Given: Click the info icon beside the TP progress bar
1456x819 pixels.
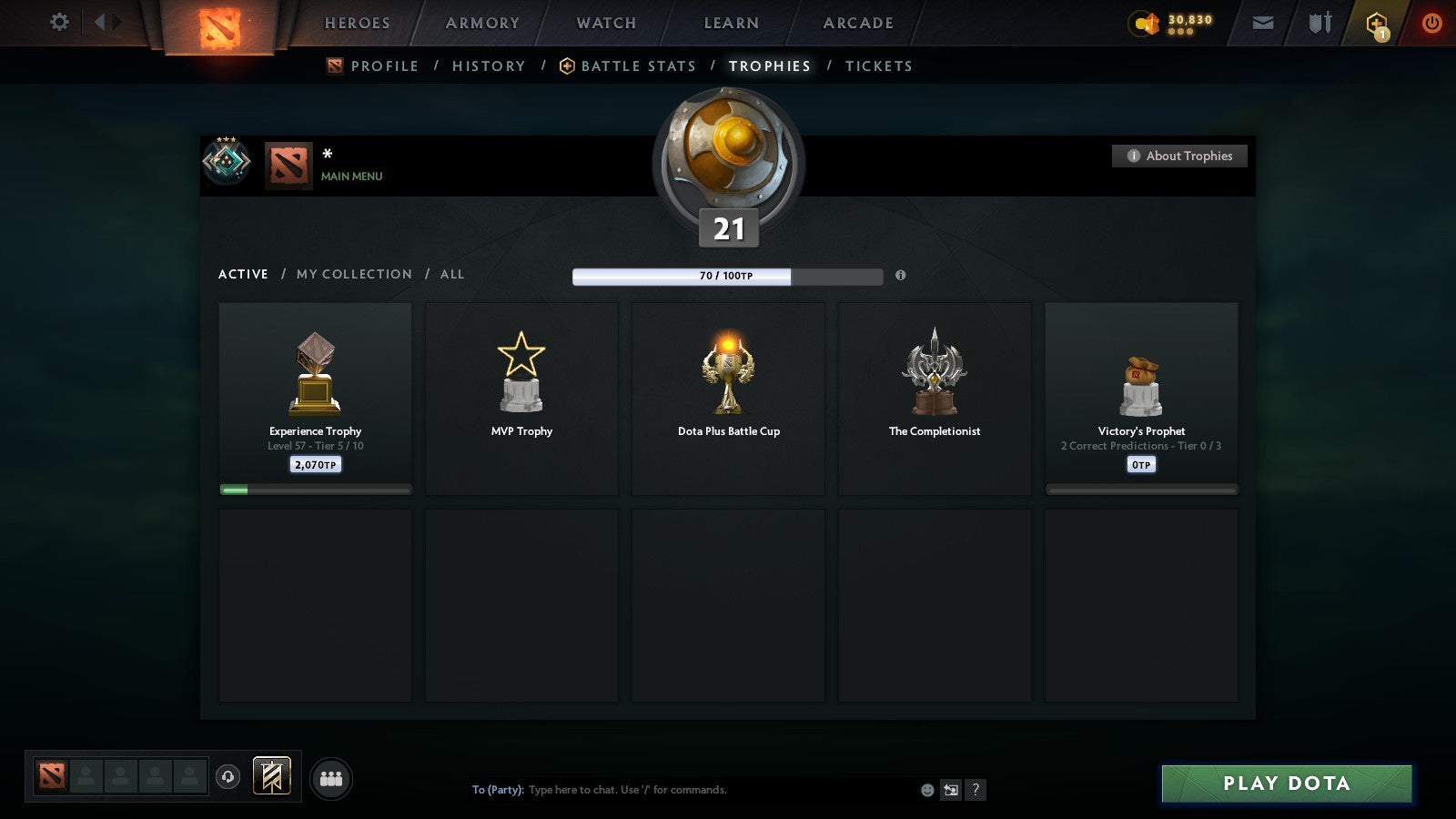Looking at the screenshot, I should point(901,276).
